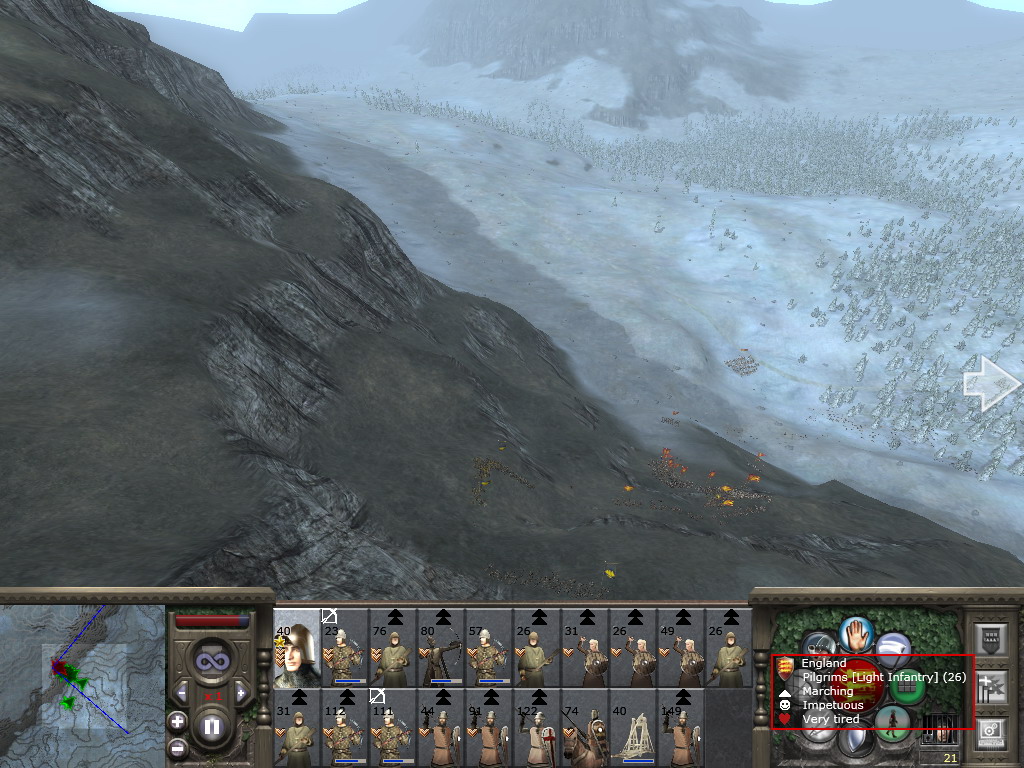This screenshot has height=768, width=1024.
Task: Select the 80-man longbow archer unit card
Action: point(440,647)
